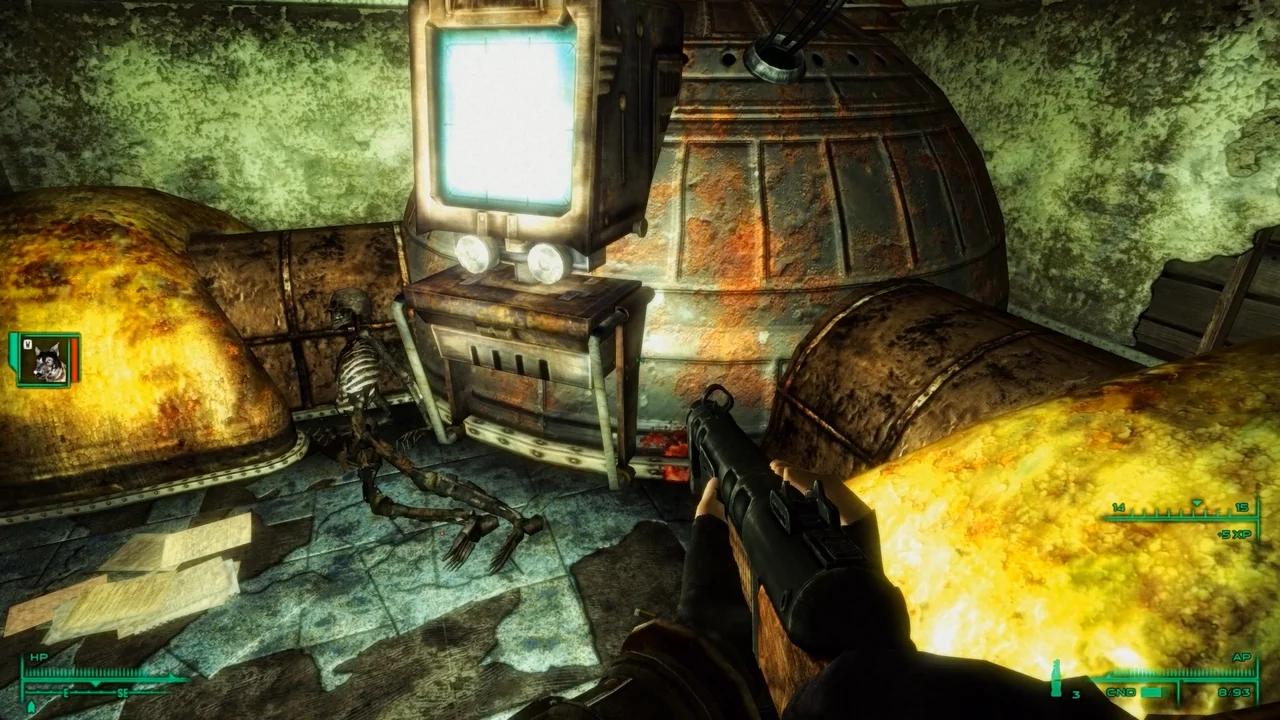Click the HP label on the health bar

coord(39,656)
